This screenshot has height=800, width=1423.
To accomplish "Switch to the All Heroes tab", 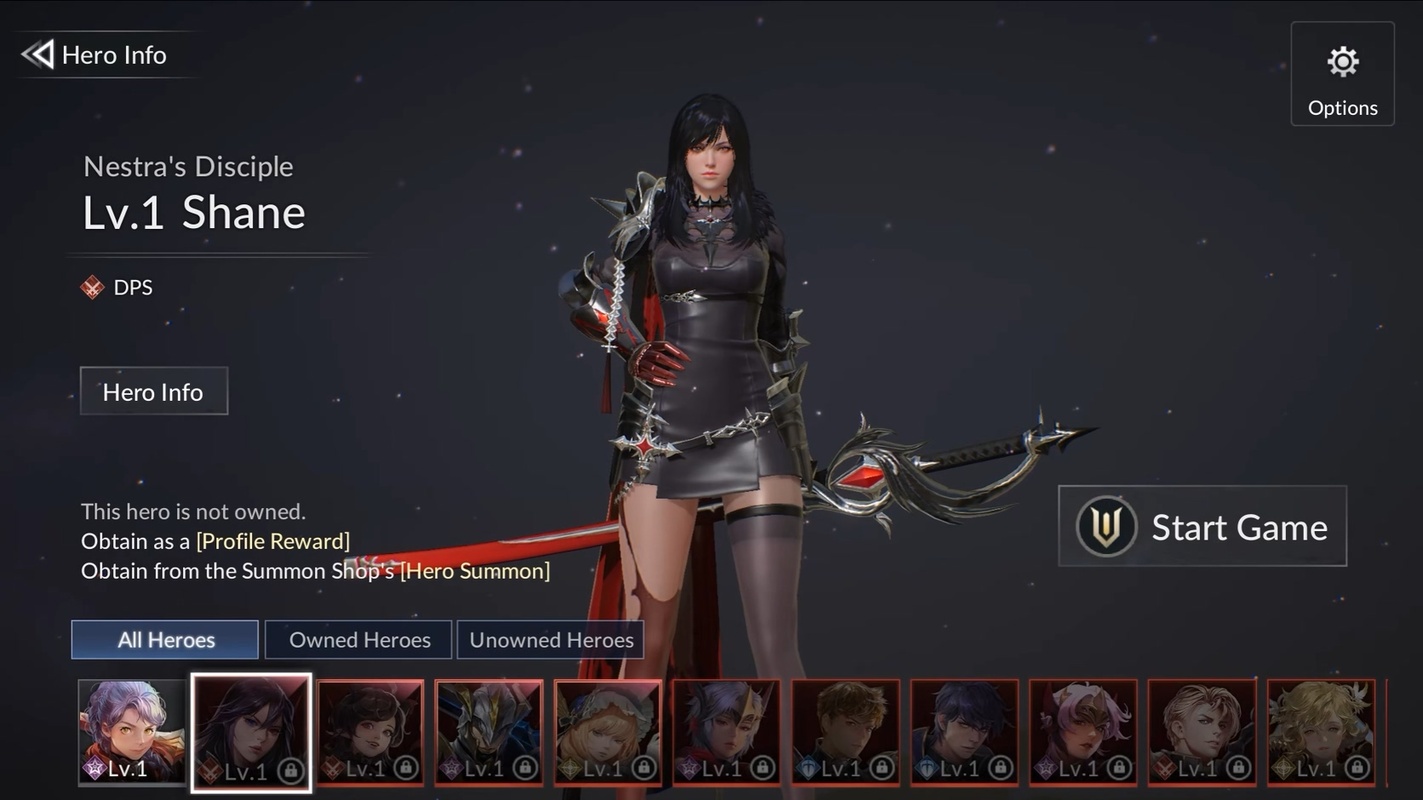I will (165, 640).
